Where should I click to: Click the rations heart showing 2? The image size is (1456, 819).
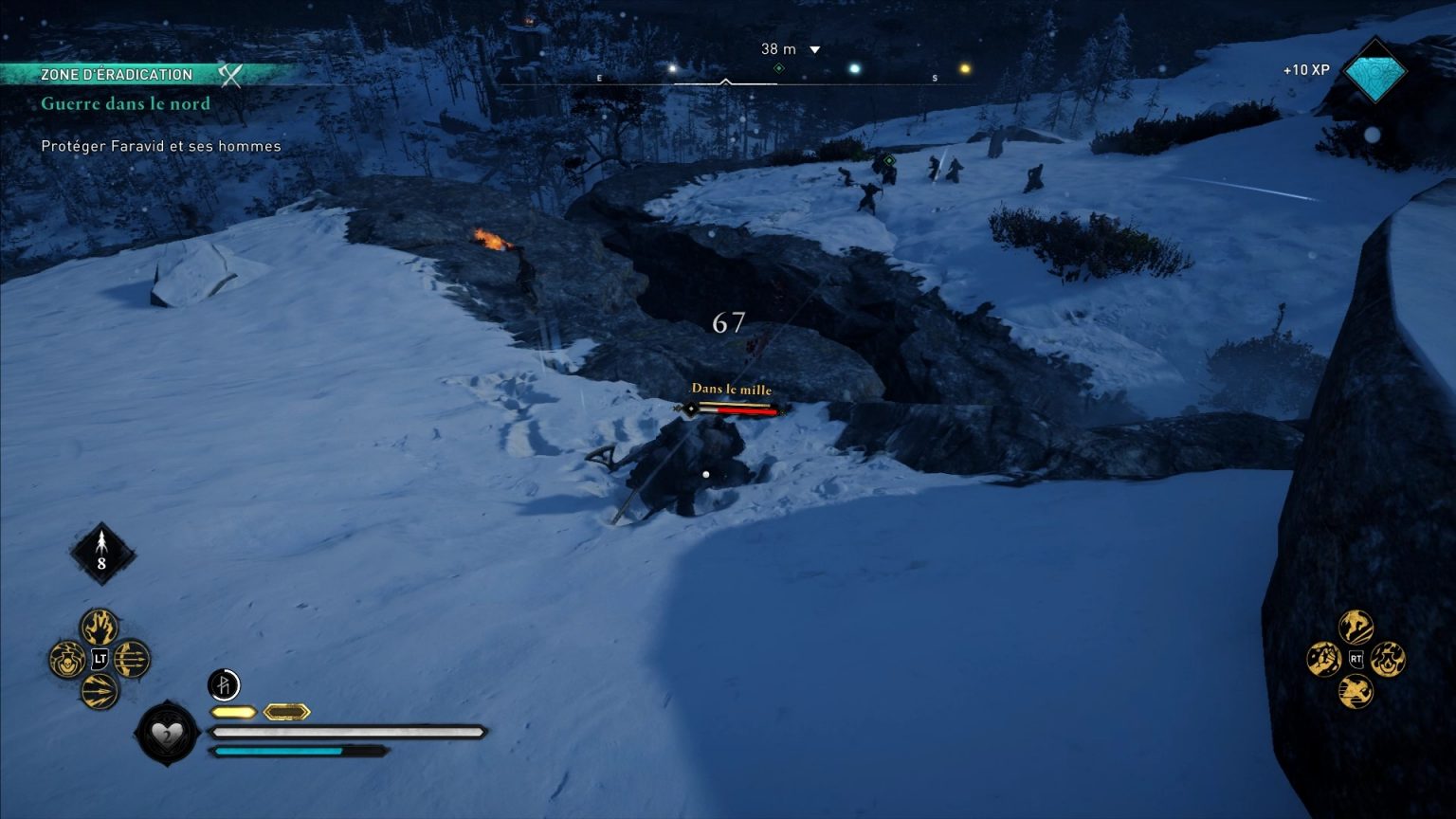pyautogui.click(x=167, y=735)
